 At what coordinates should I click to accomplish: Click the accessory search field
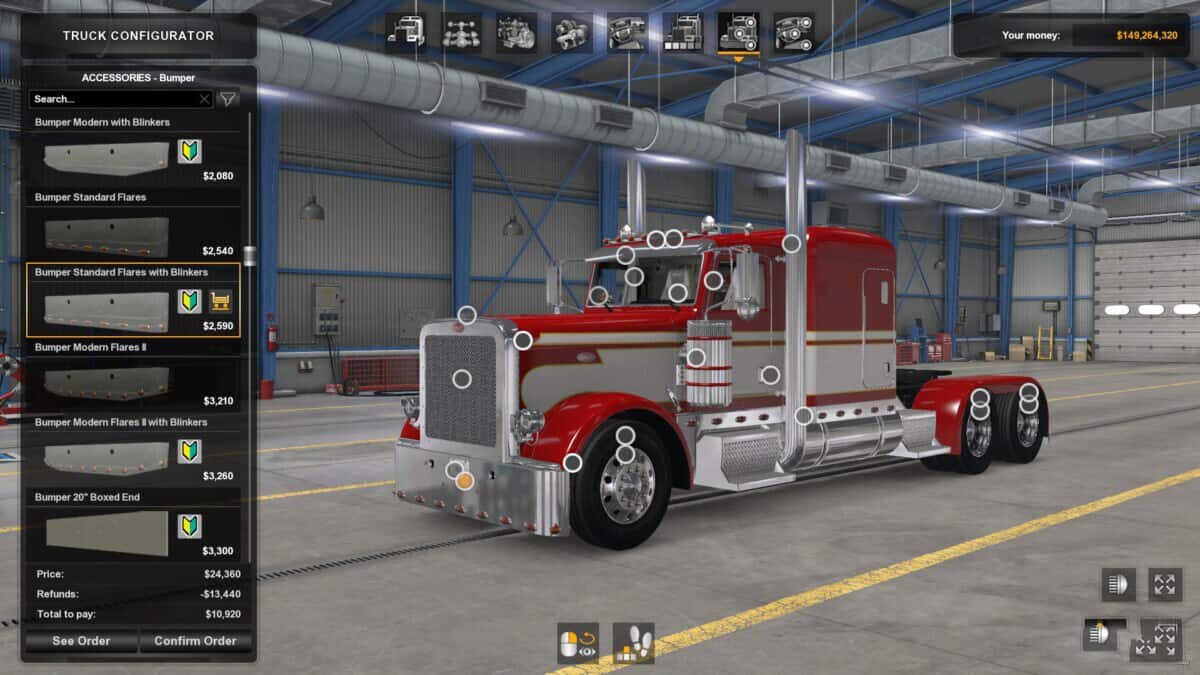(113, 99)
